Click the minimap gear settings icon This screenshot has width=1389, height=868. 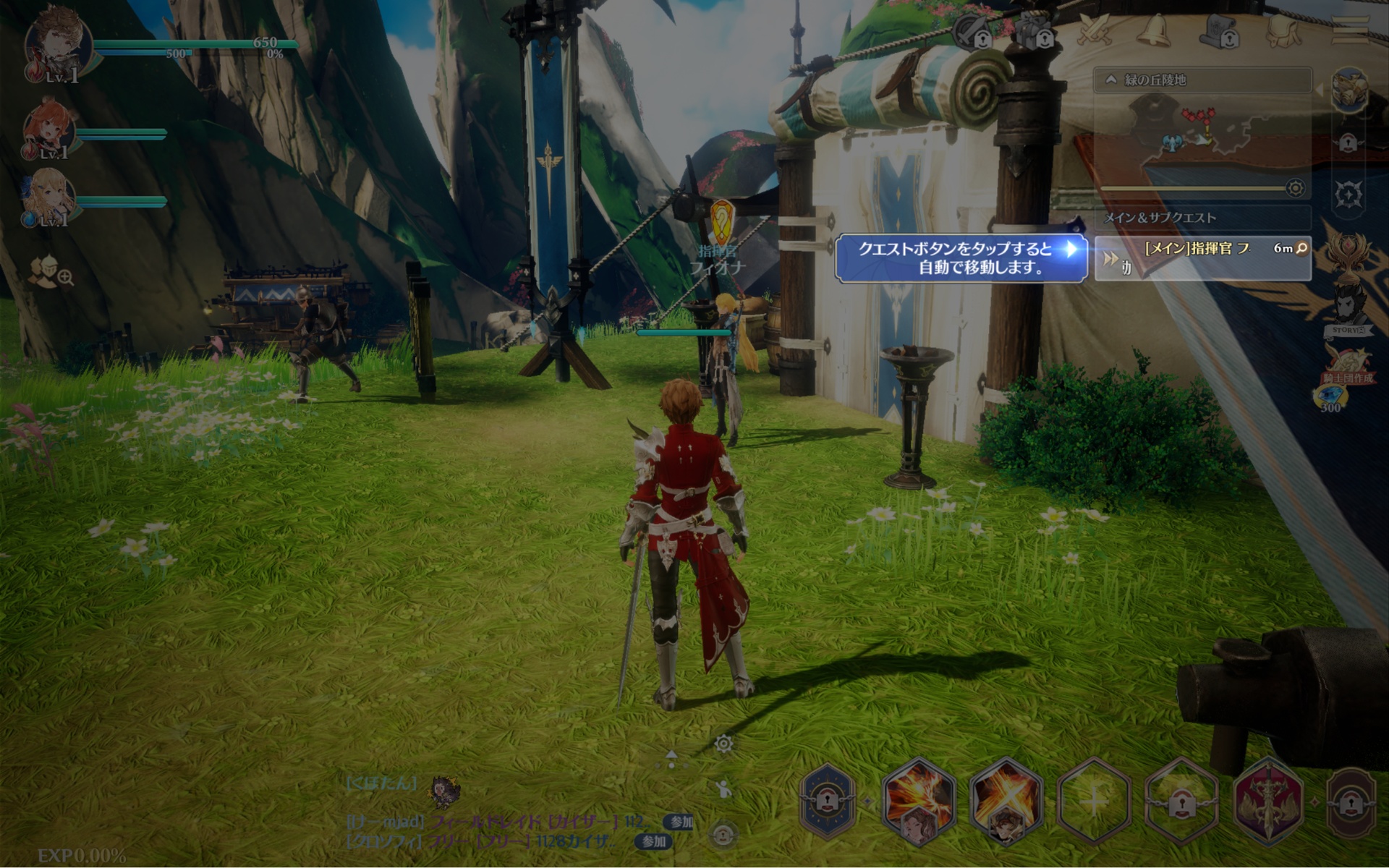coord(1295,189)
